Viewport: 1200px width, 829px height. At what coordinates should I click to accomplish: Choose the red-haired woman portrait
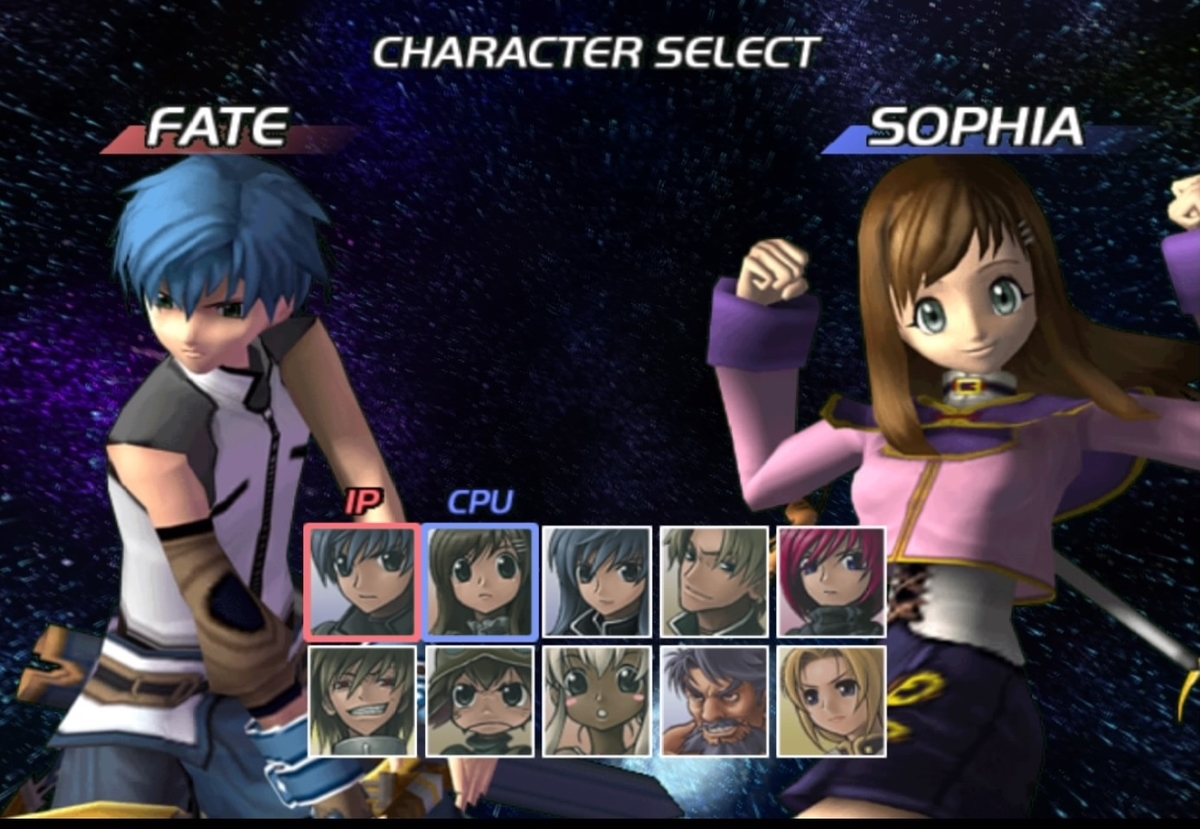[831, 582]
